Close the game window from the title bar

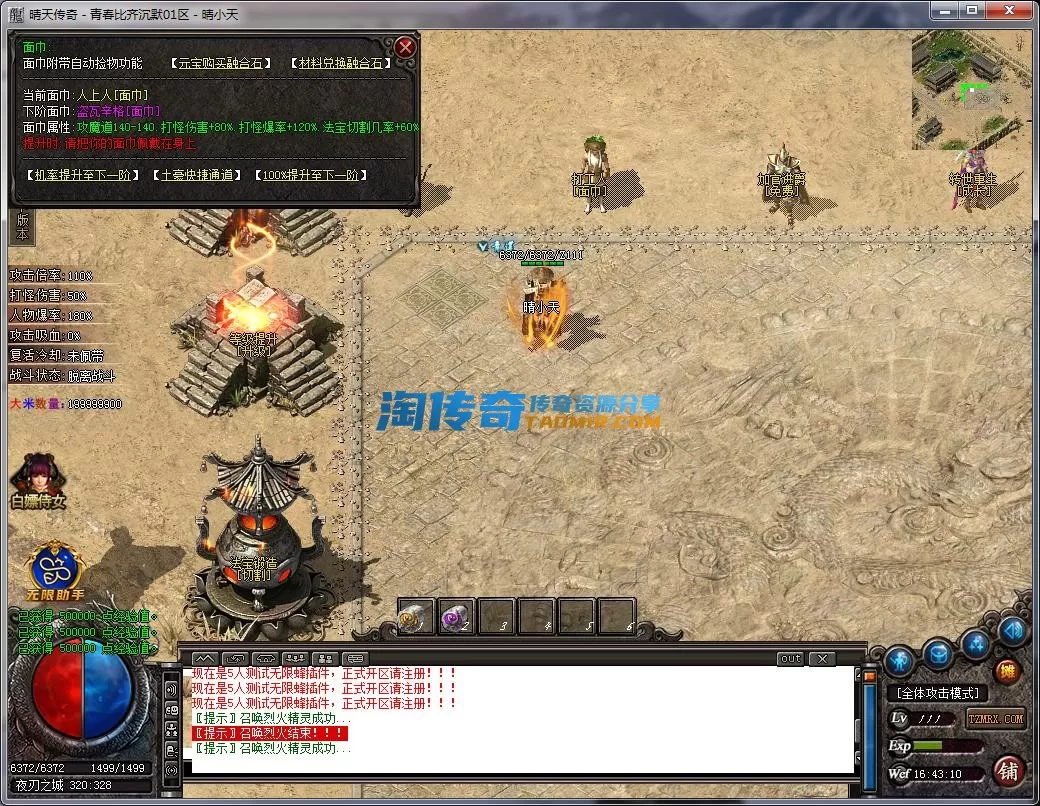pos(1009,9)
